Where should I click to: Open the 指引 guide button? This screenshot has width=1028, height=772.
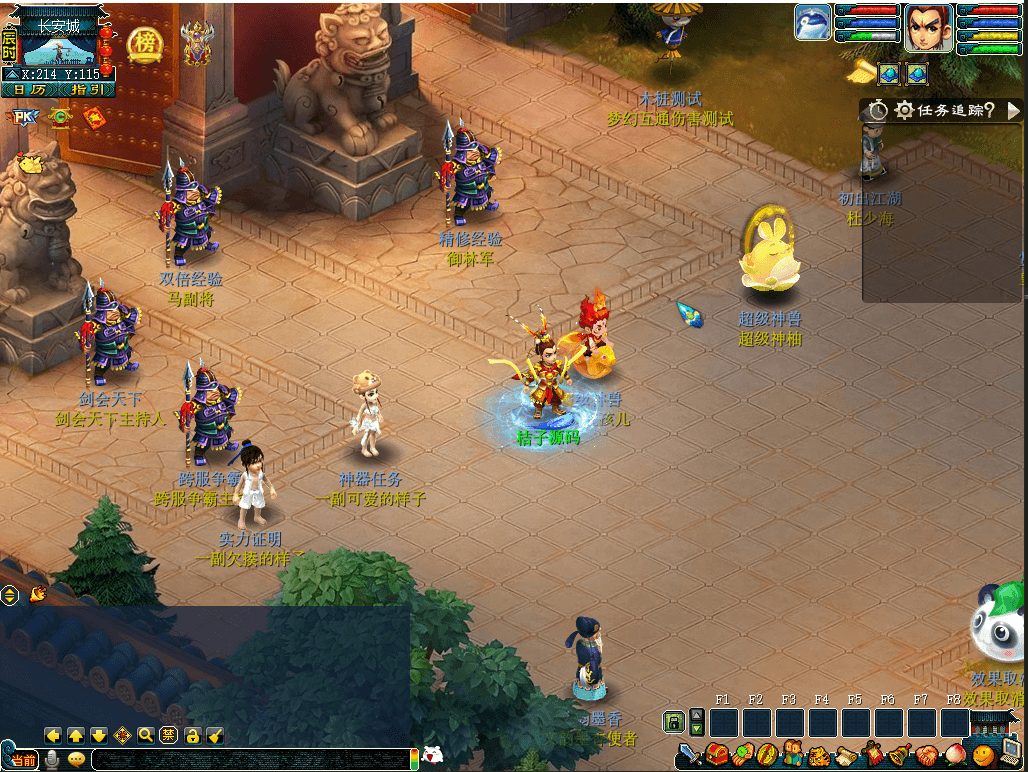tap(86, 90)
